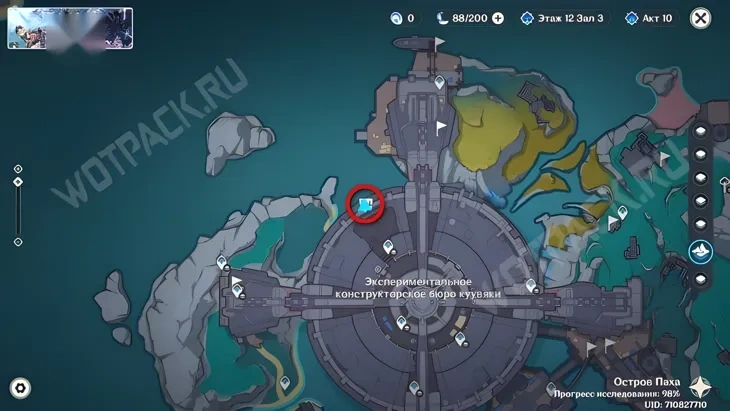Select the red-circled blue map marker

[x=366, y=205]
